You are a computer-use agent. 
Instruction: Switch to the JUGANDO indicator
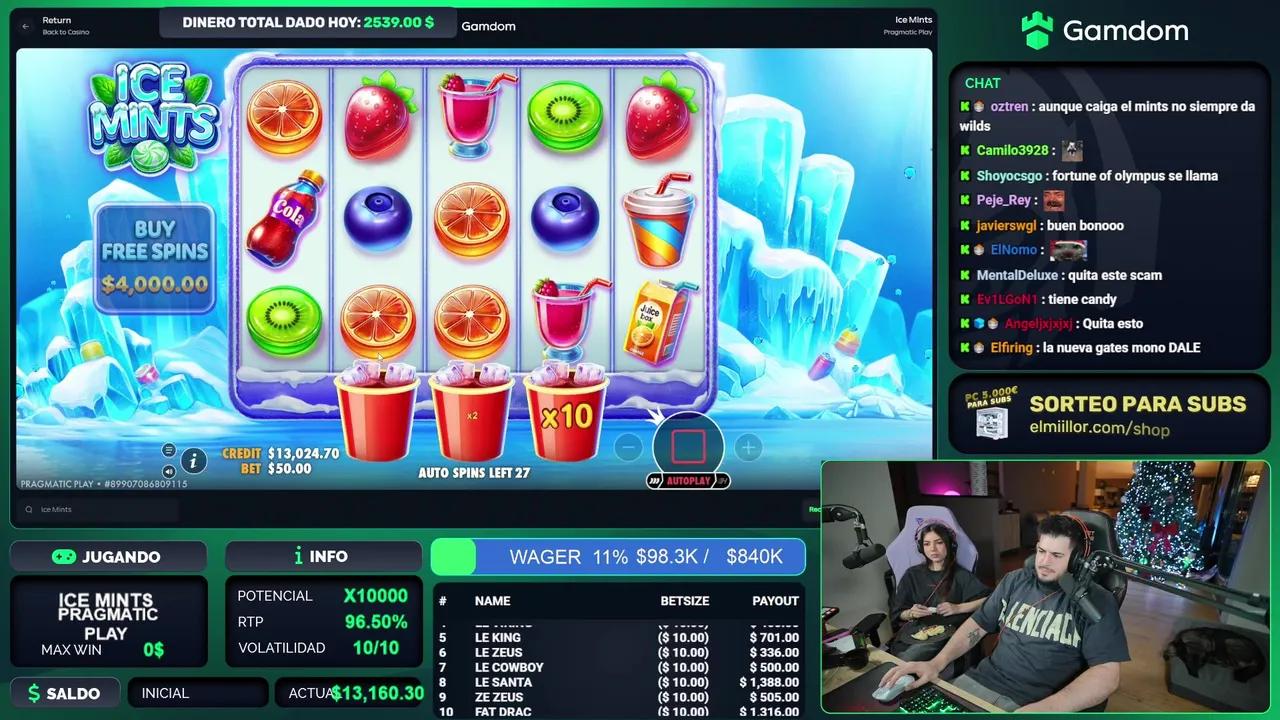108,556
